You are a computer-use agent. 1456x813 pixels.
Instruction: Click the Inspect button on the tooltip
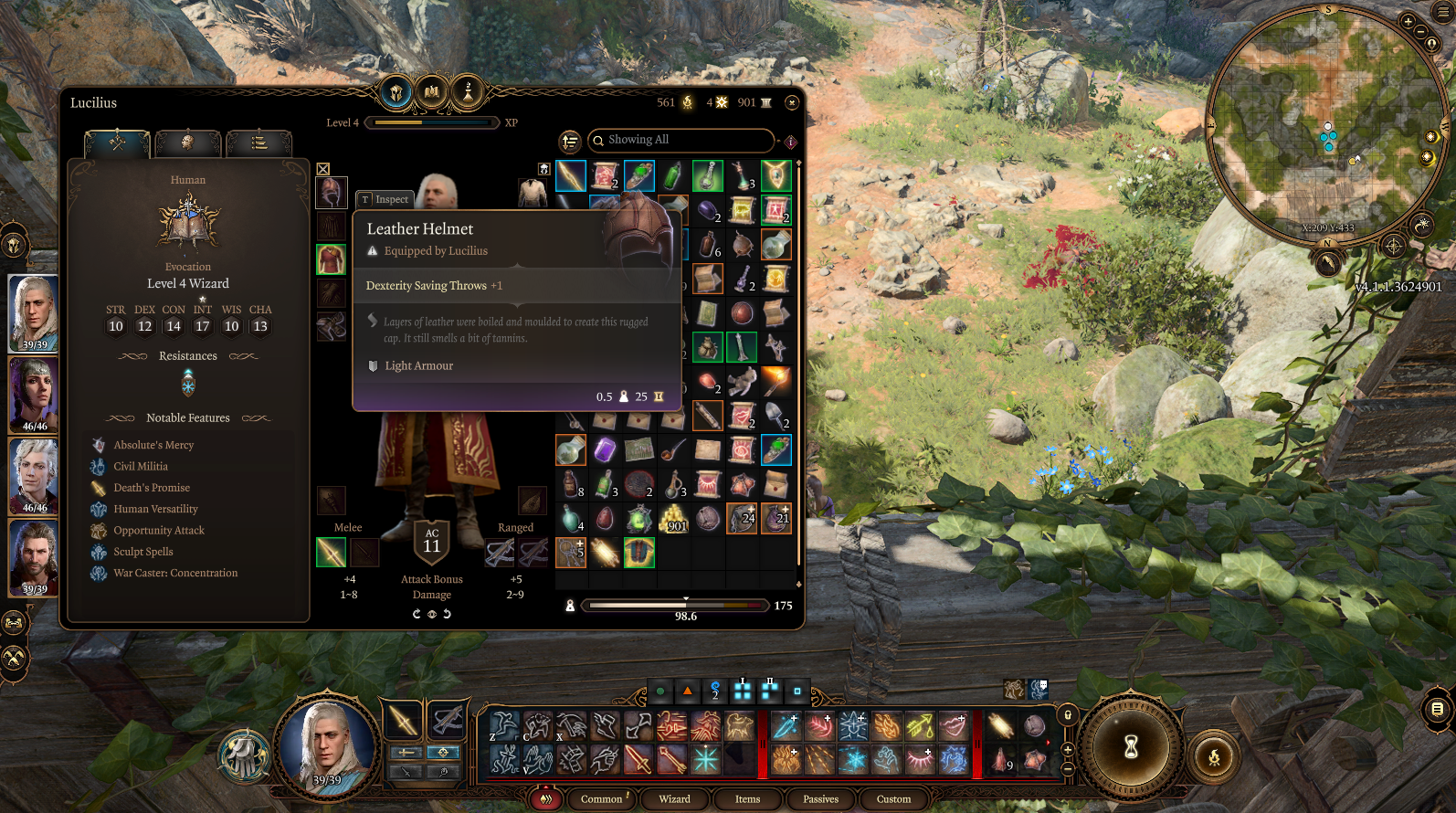[385, 199]
